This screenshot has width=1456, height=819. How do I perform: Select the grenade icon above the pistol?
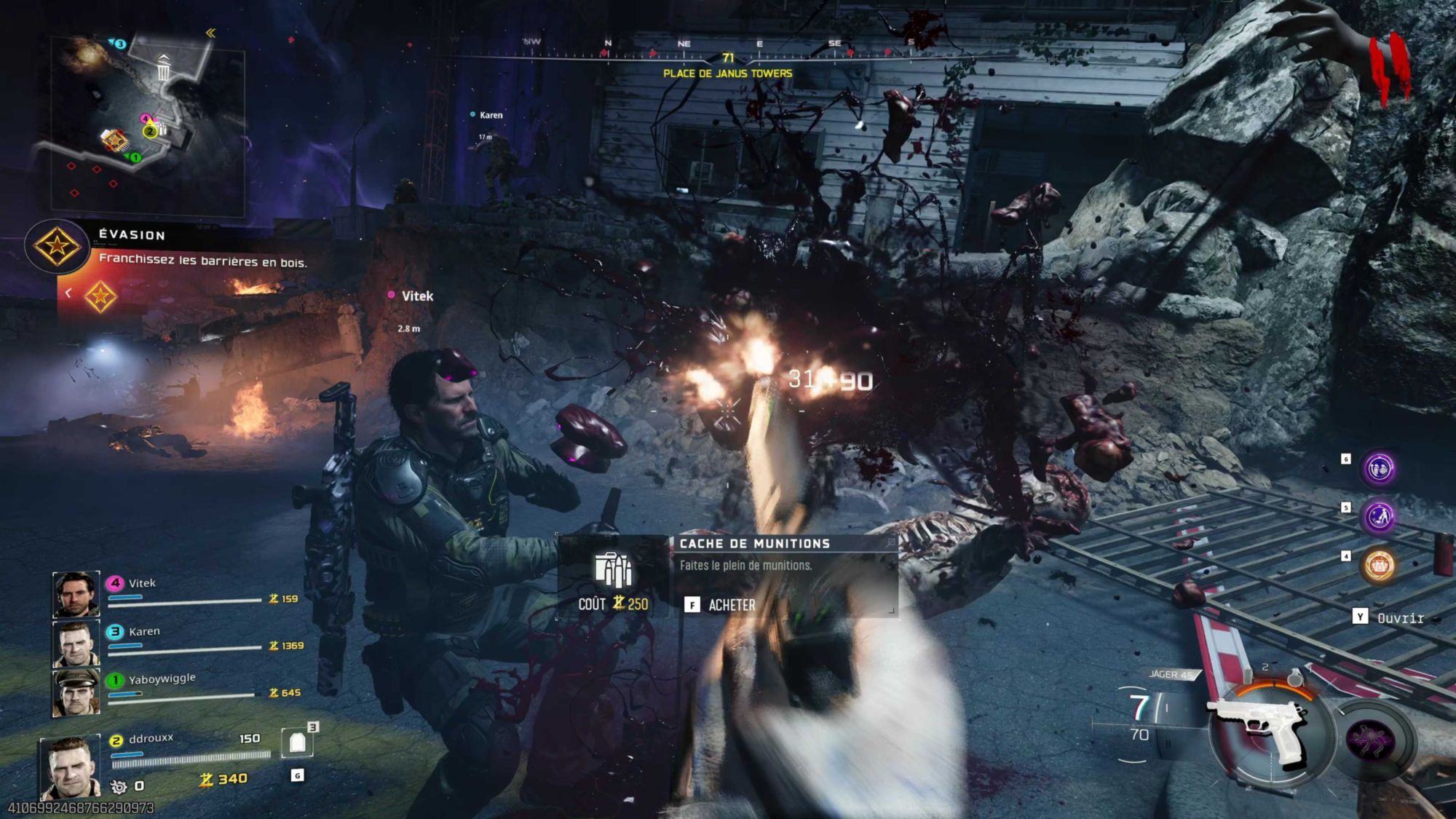click(1295, 678)
